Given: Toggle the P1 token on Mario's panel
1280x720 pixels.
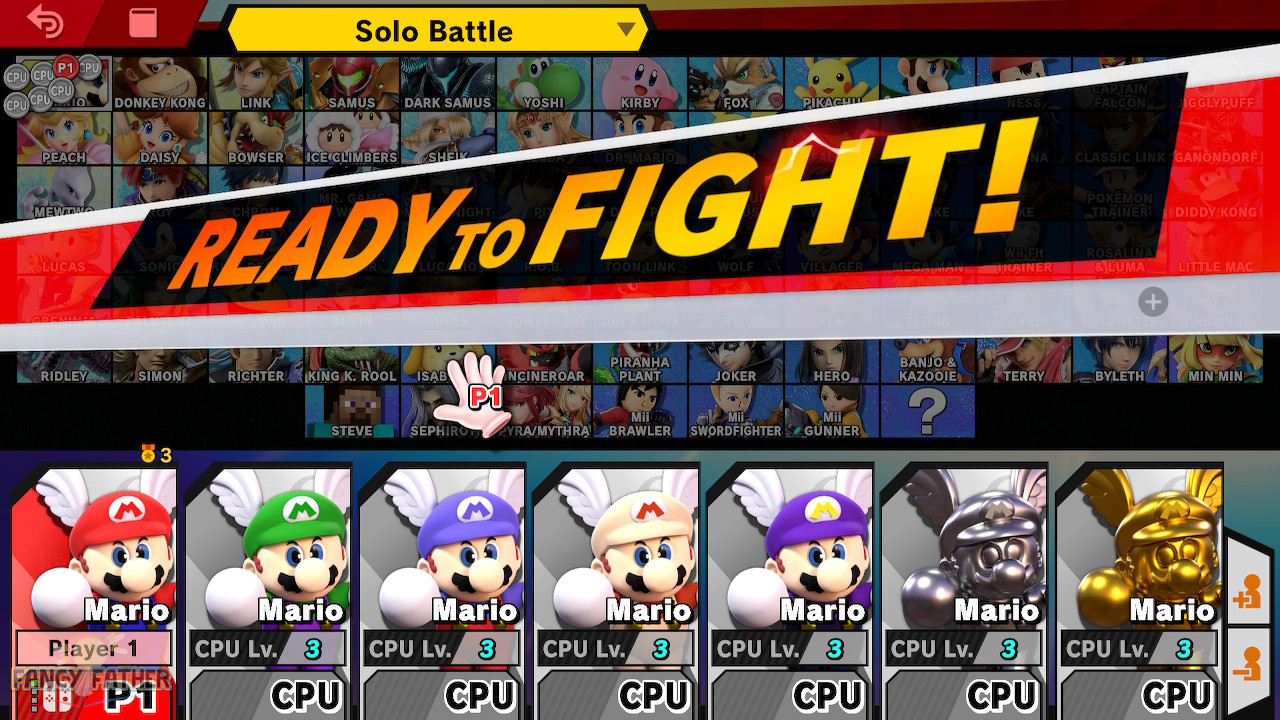Looking at the screenshot, I should 92,697.
